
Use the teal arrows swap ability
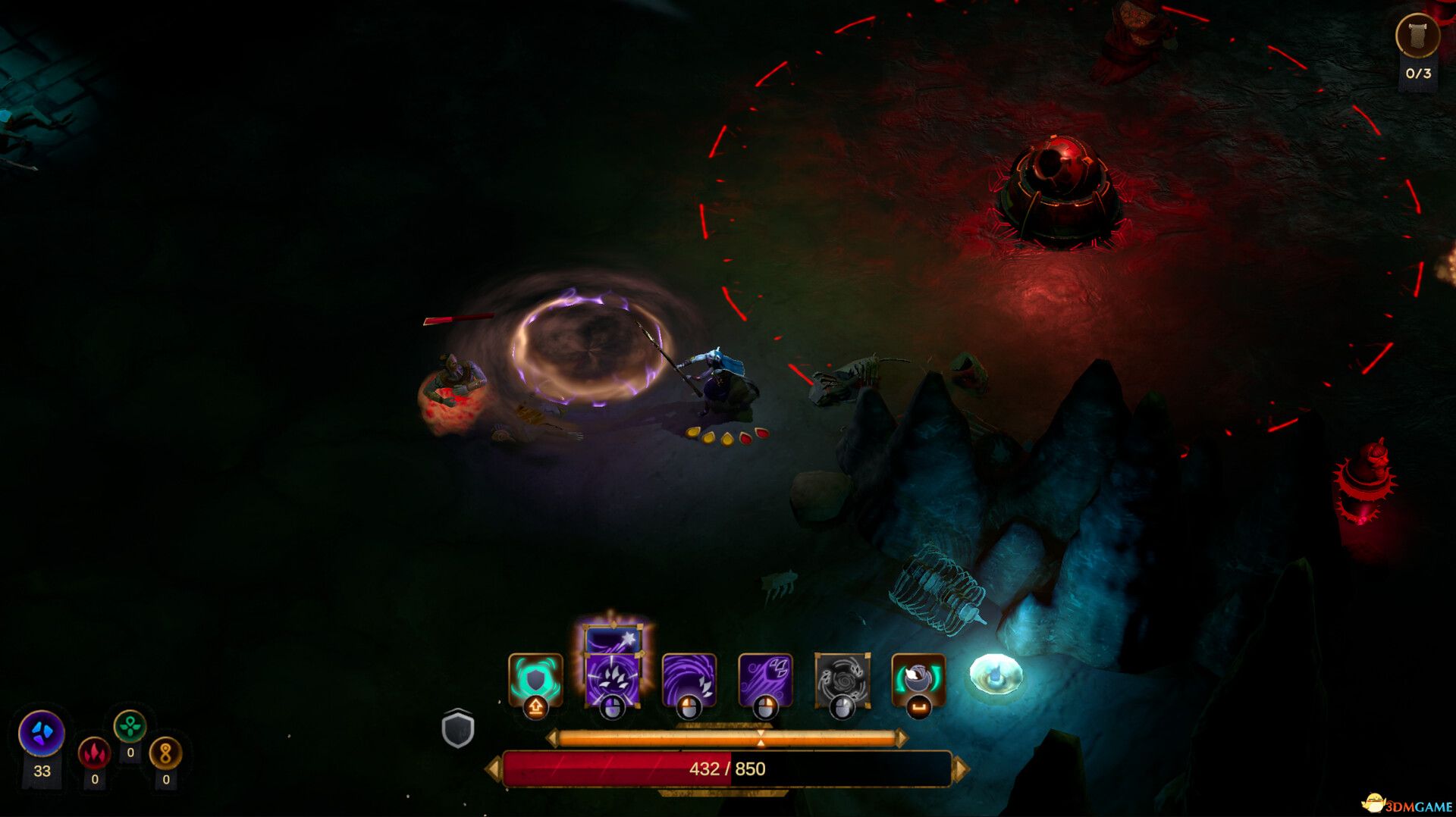pyautogui.click(x=918, y=679)
